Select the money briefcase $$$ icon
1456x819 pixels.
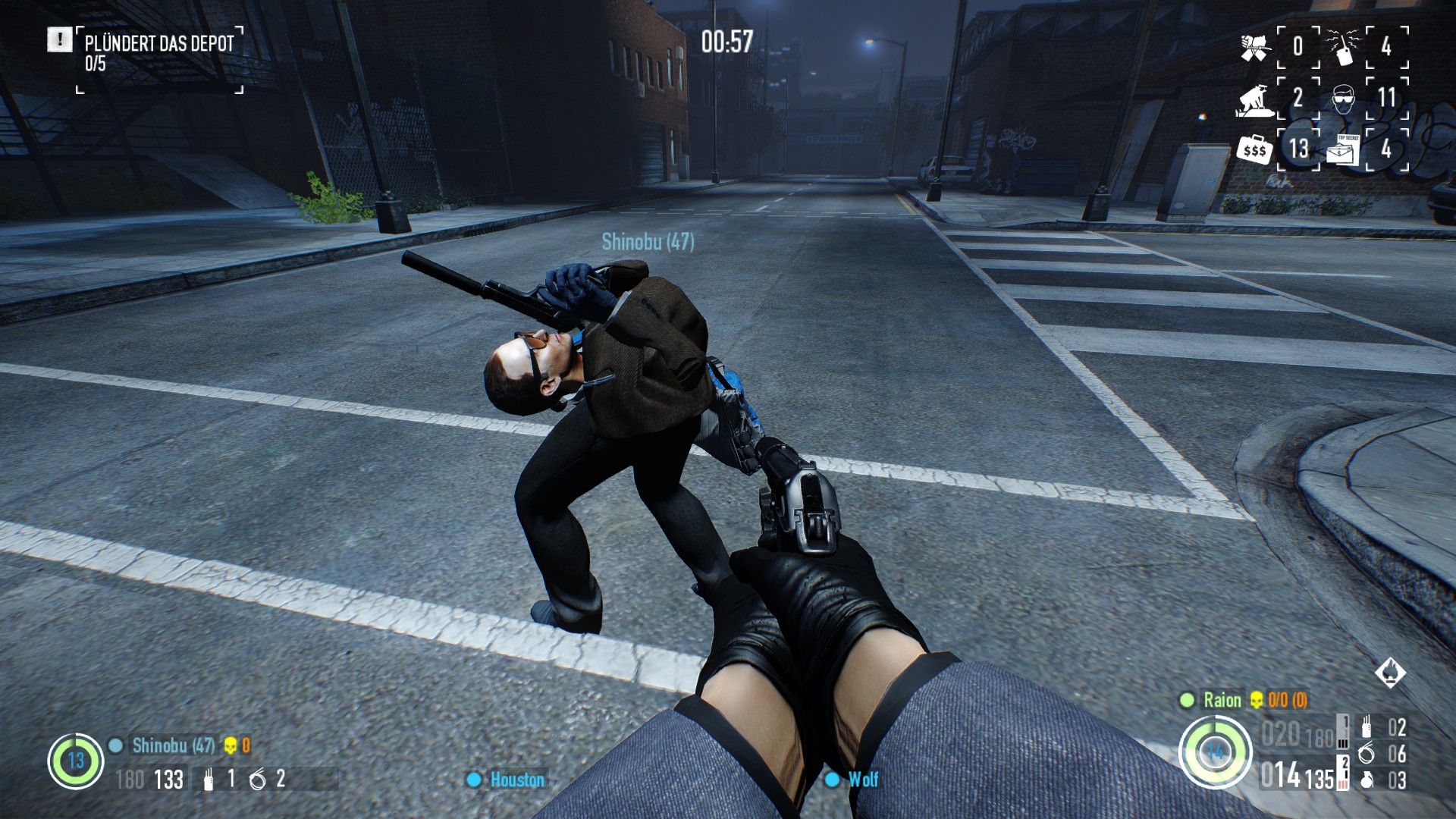tap(1254, 149)
